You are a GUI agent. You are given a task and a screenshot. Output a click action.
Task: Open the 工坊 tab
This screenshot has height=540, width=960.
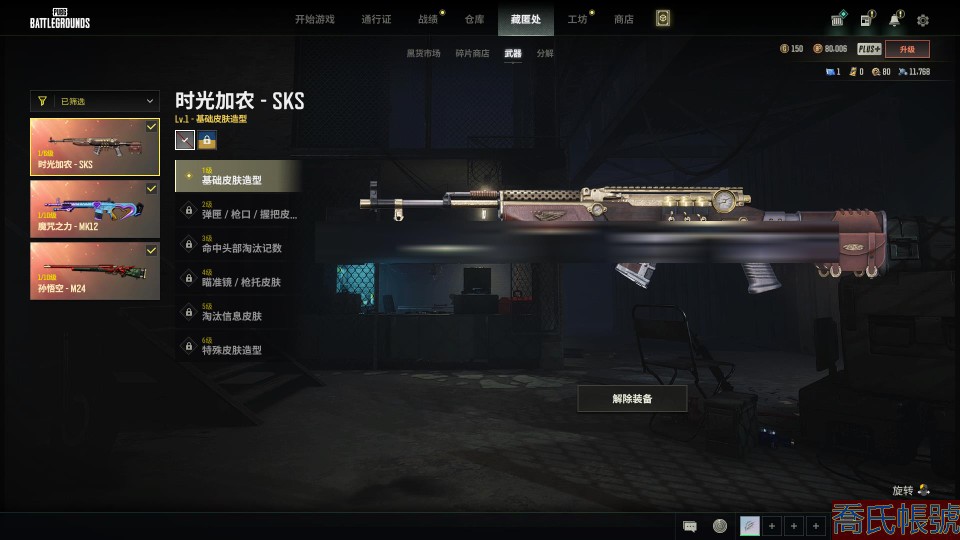tap(577, 19)
